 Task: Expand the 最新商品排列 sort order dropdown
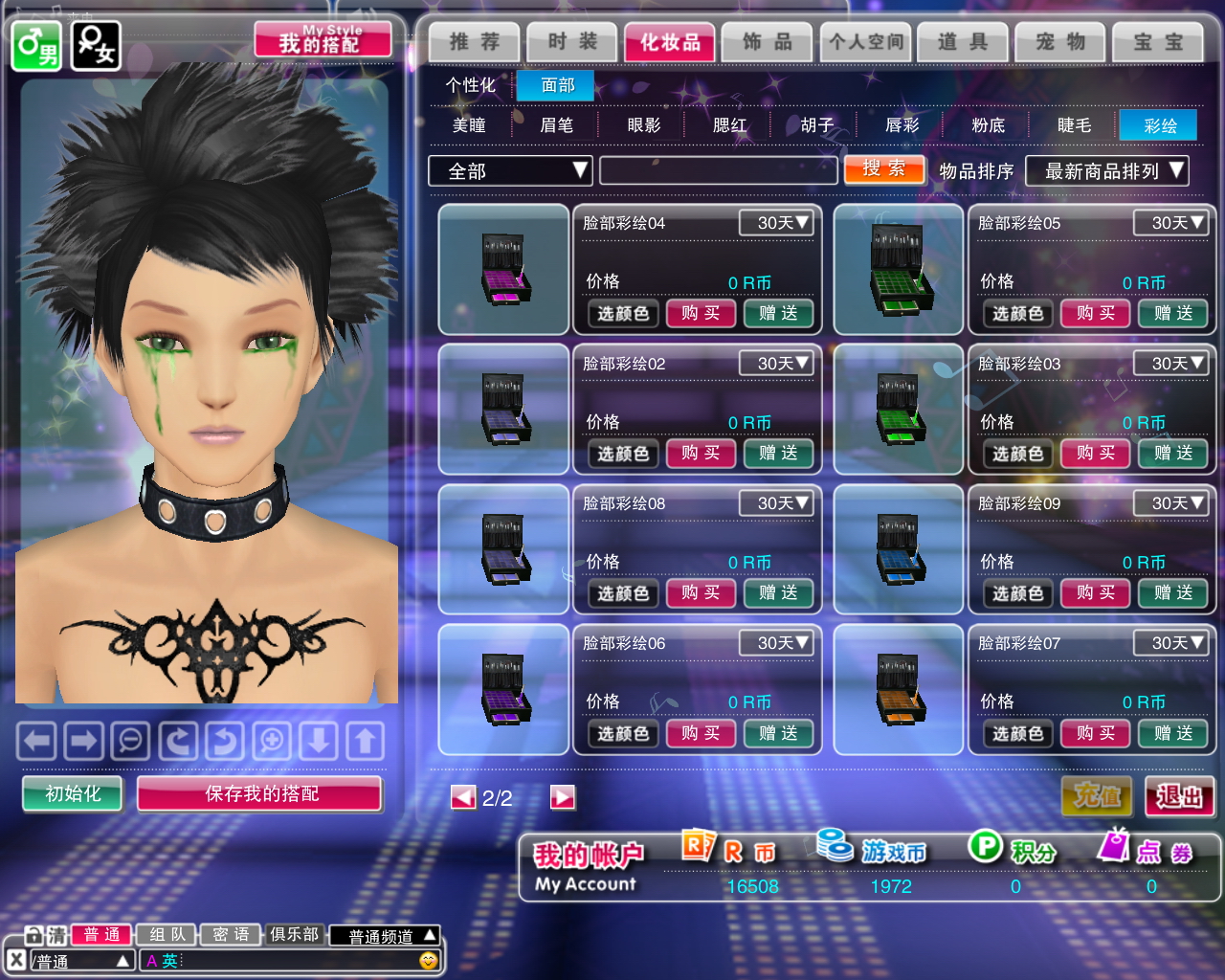tap(1106, 171)
